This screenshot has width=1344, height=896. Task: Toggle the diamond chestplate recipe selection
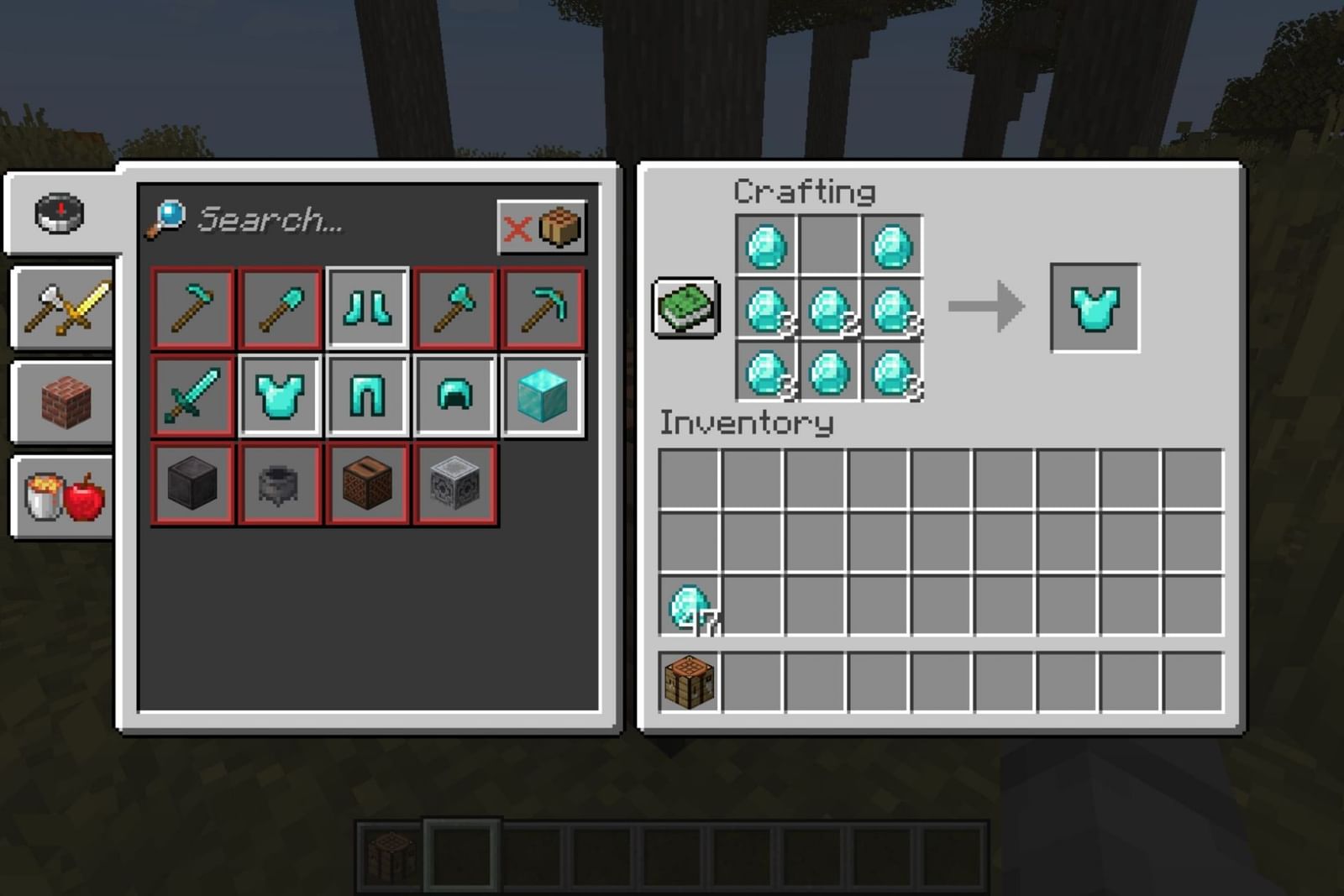[279, 393]
